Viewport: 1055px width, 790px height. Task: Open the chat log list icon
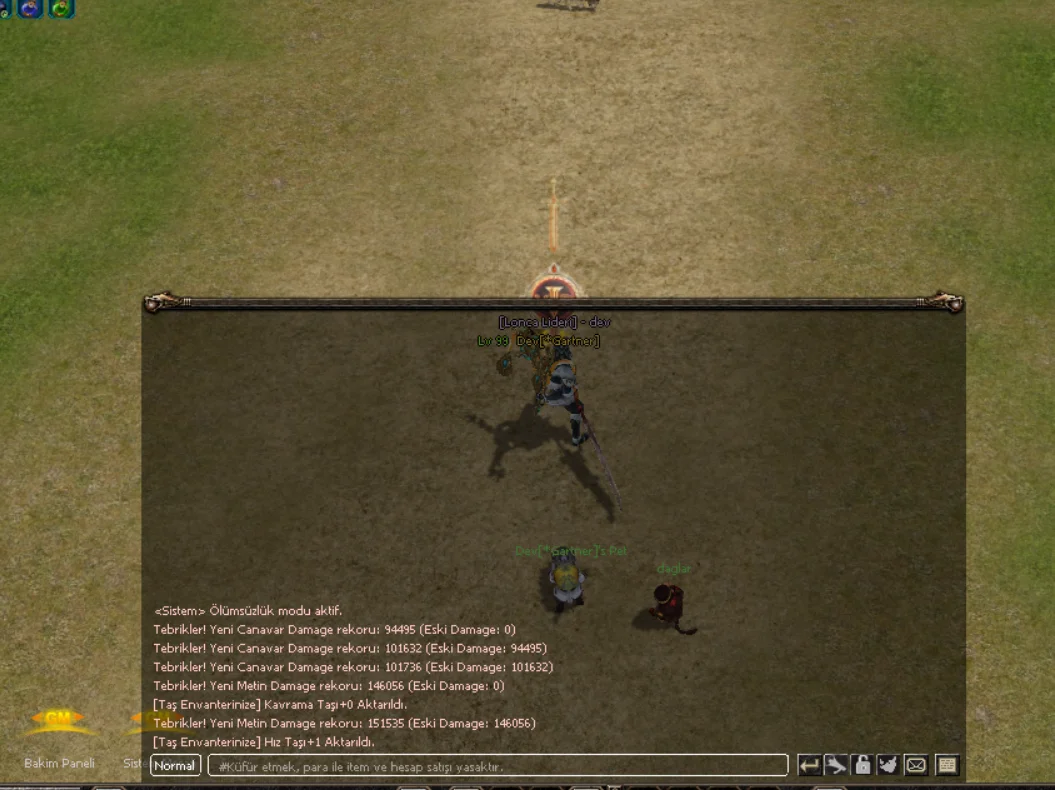[x=946, y=766]
